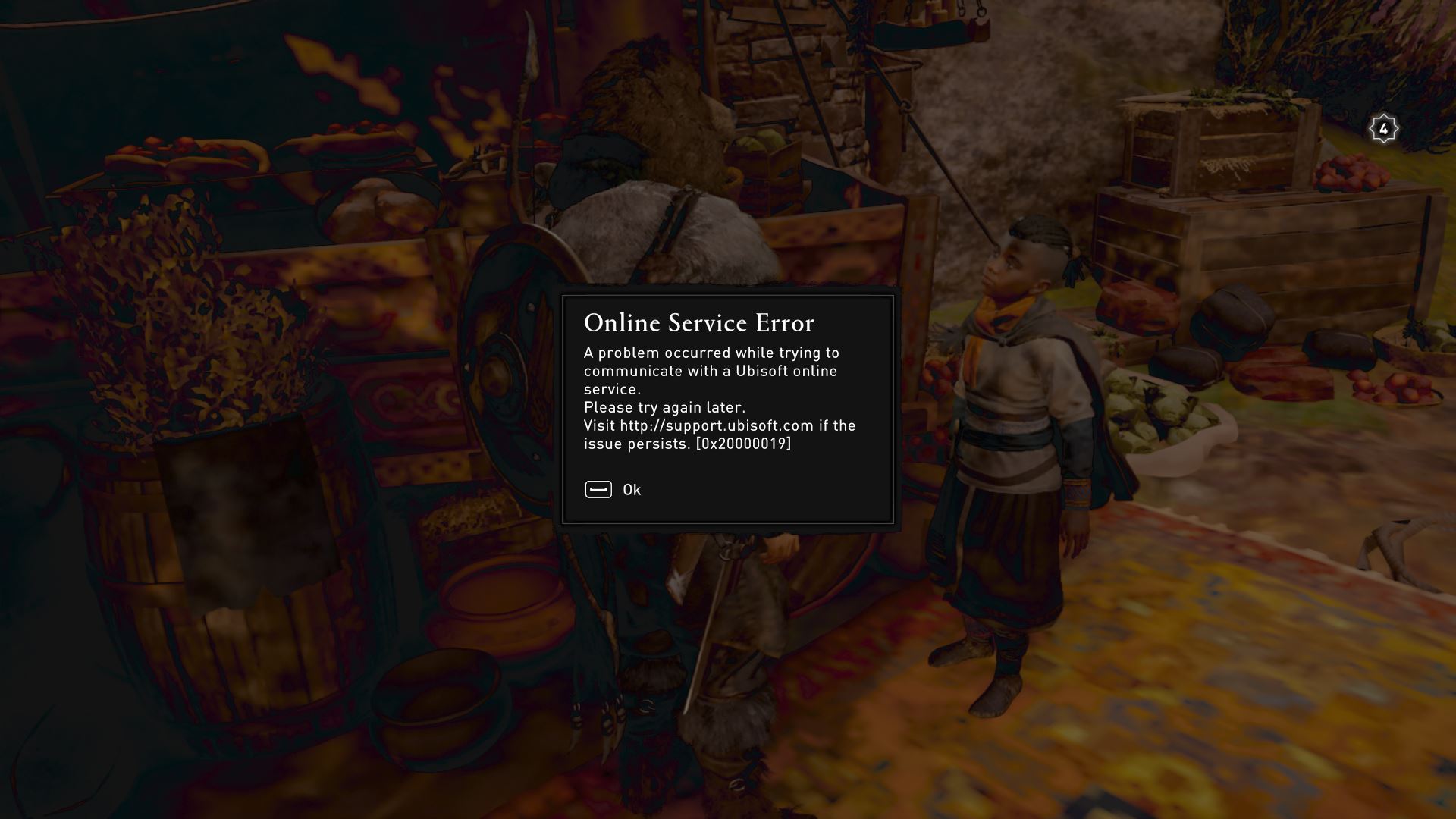Image resolution: width=1456 pixels, height=819 pixels.
Task: Select the Online Service Error title
Action: coord(698,323)
